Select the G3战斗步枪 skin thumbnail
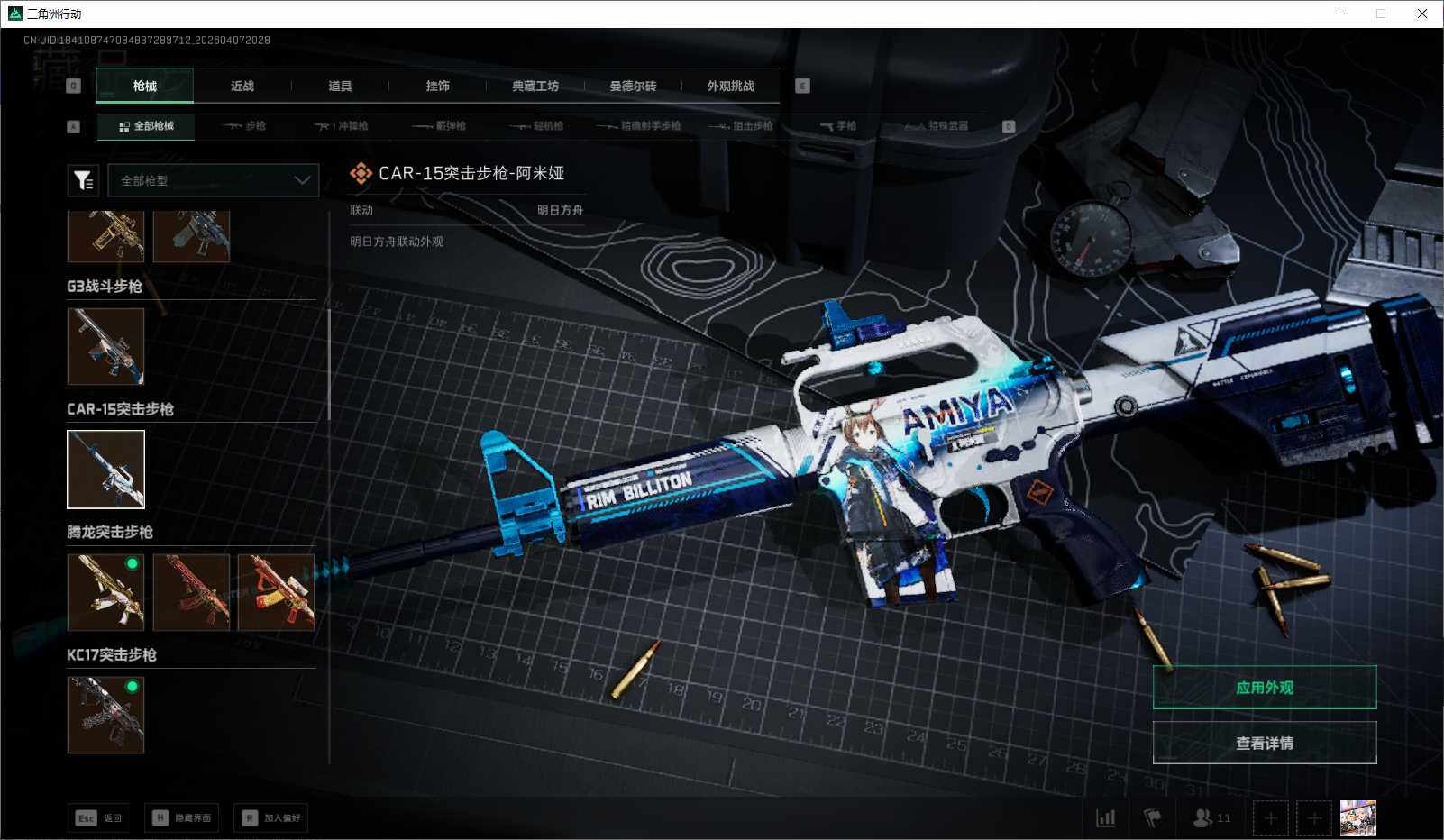The width and height of the screenshot is (1444, 840). 105,346
